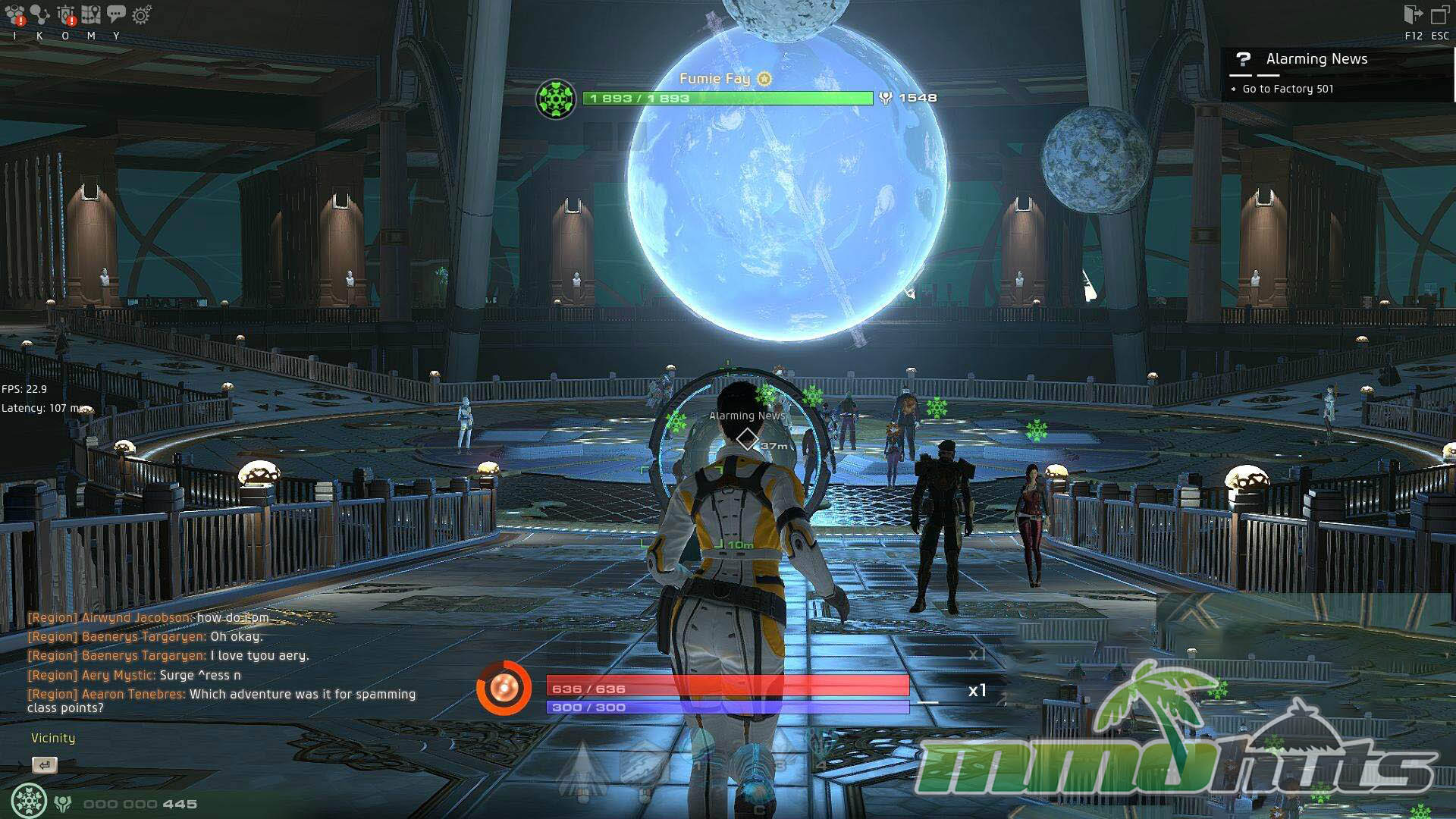Click the window icon above ESC

(x=1439, y=15)
